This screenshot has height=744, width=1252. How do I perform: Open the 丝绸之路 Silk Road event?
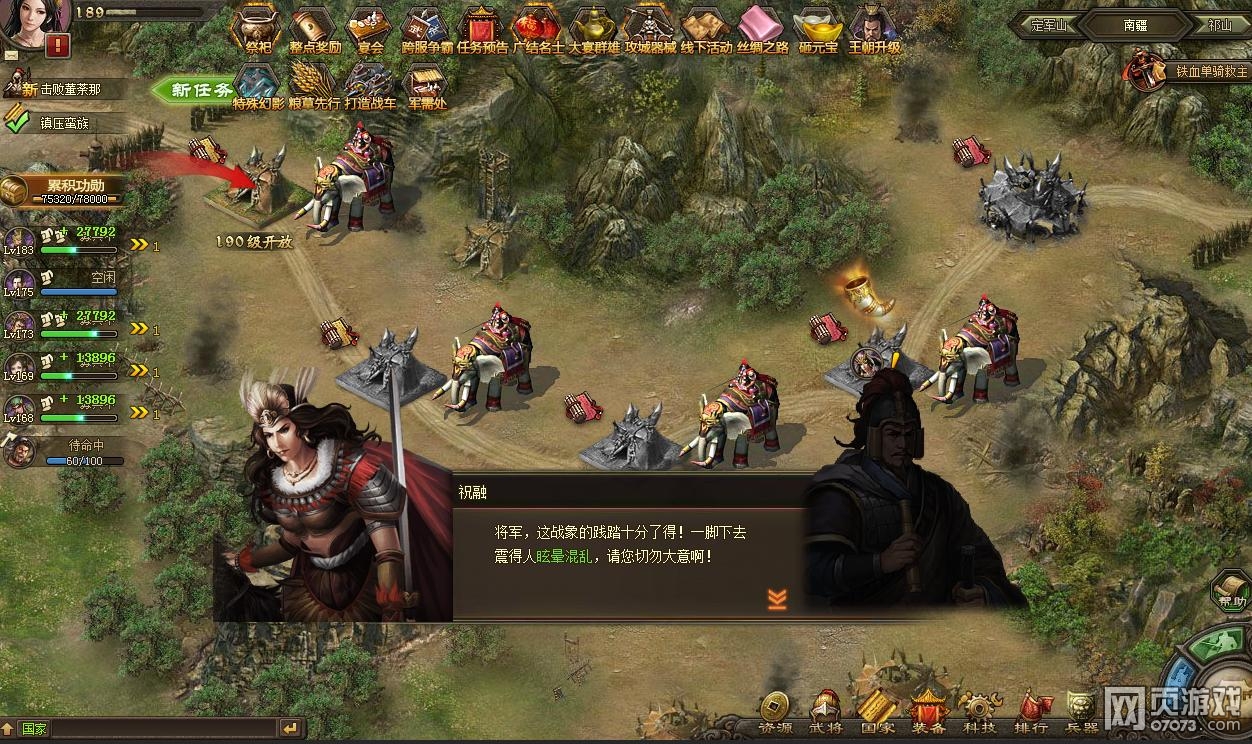763,30
